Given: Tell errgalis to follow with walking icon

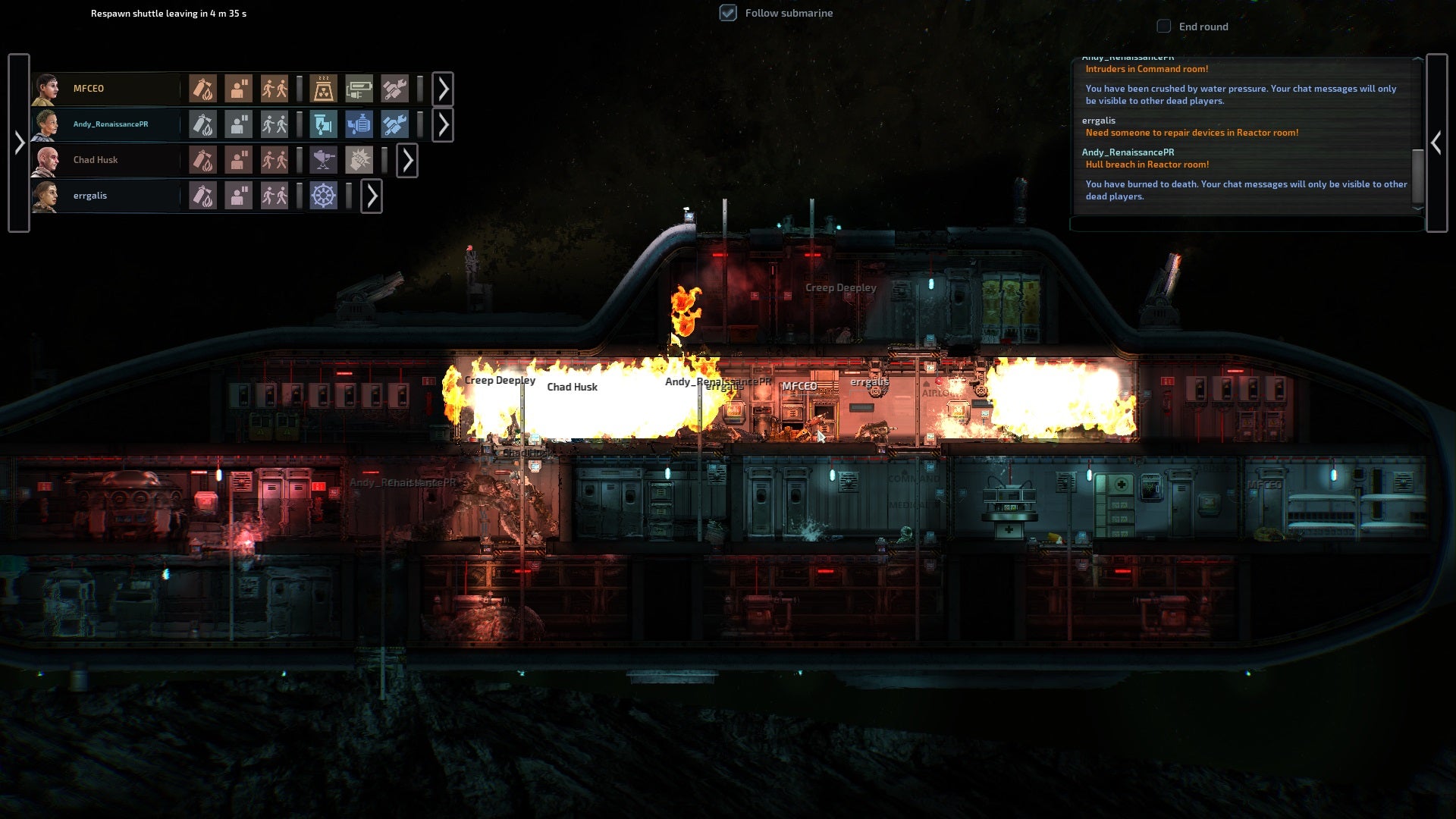Looking at the screenshot, I should click(x=274, y=196).
